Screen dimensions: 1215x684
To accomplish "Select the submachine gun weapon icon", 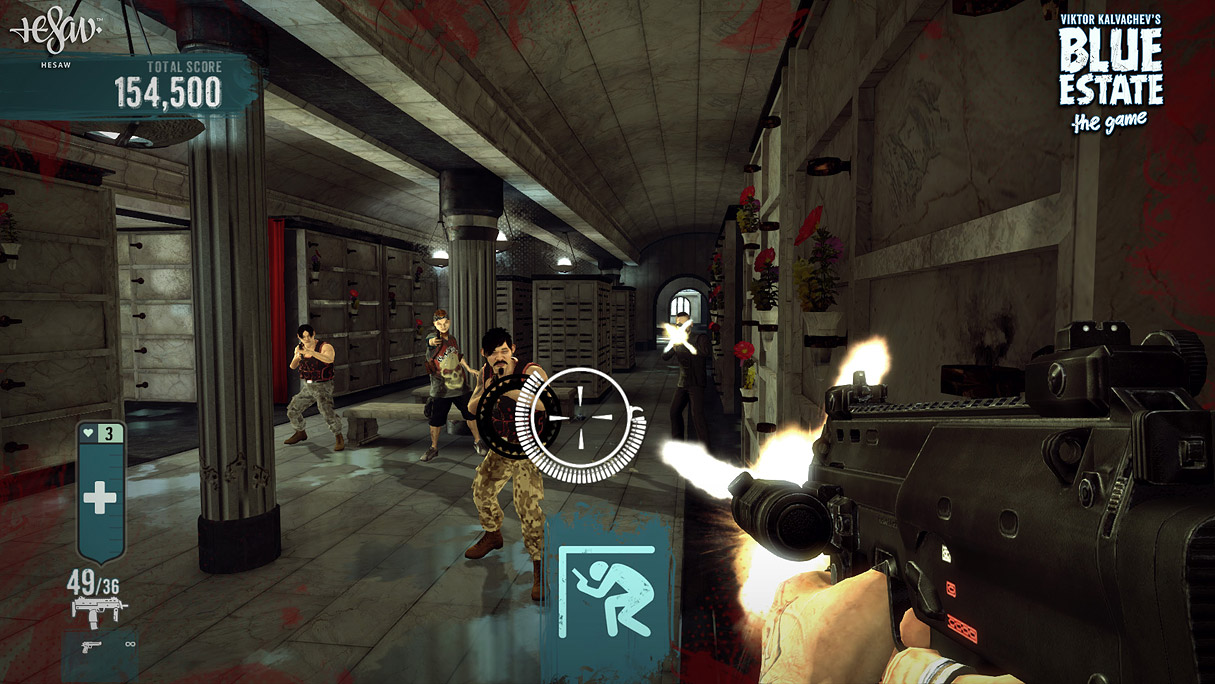I will coord(99,610).
